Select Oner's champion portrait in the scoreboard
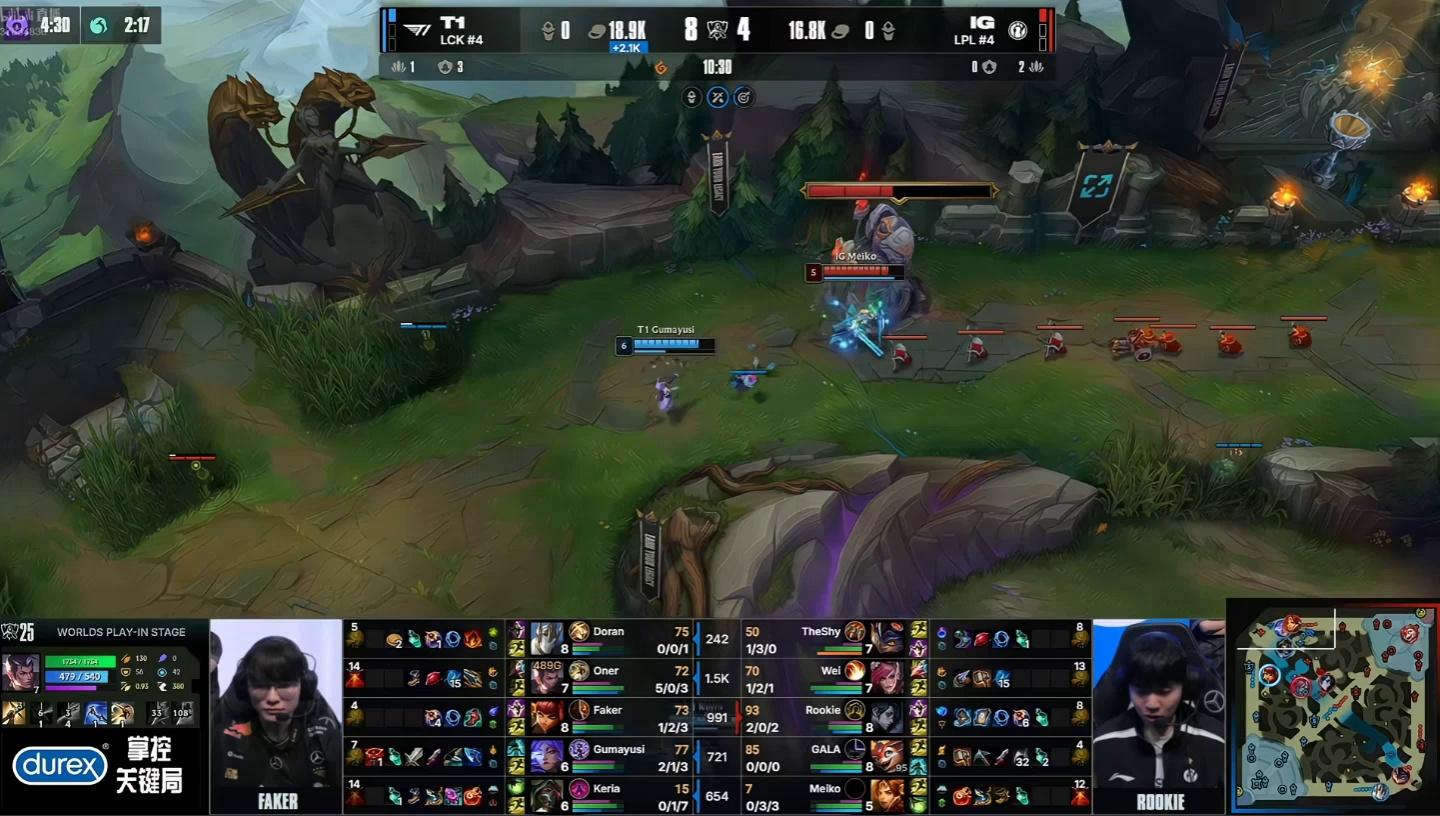Image resolution: width=1440 pixels, height=816 pixels. (547, 677)
